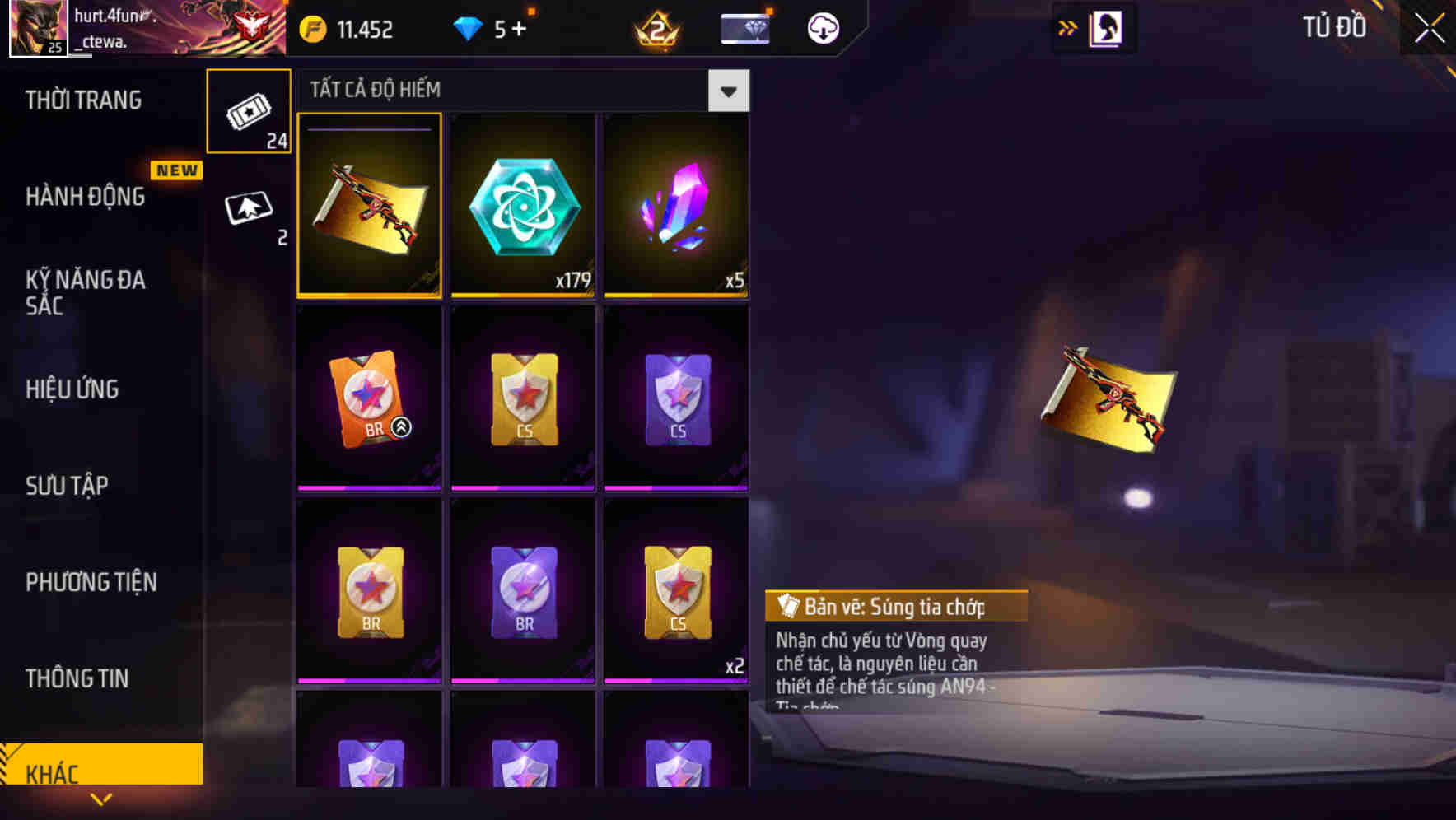The height and width of the screenshot is (820, 1456).
Task: Open the membership card icon
Action: 744,27
